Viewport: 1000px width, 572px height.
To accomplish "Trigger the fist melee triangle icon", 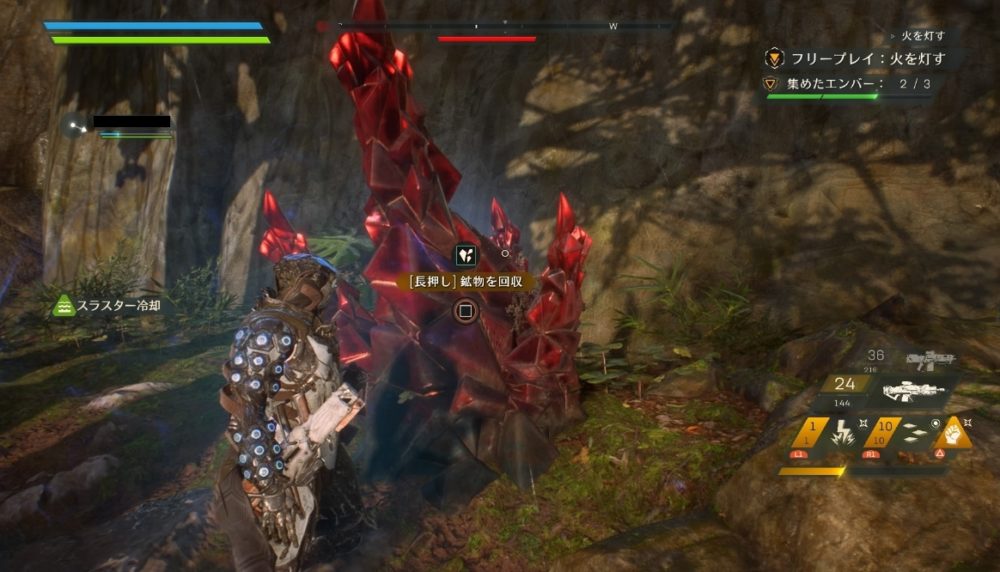I will [952, 433].
